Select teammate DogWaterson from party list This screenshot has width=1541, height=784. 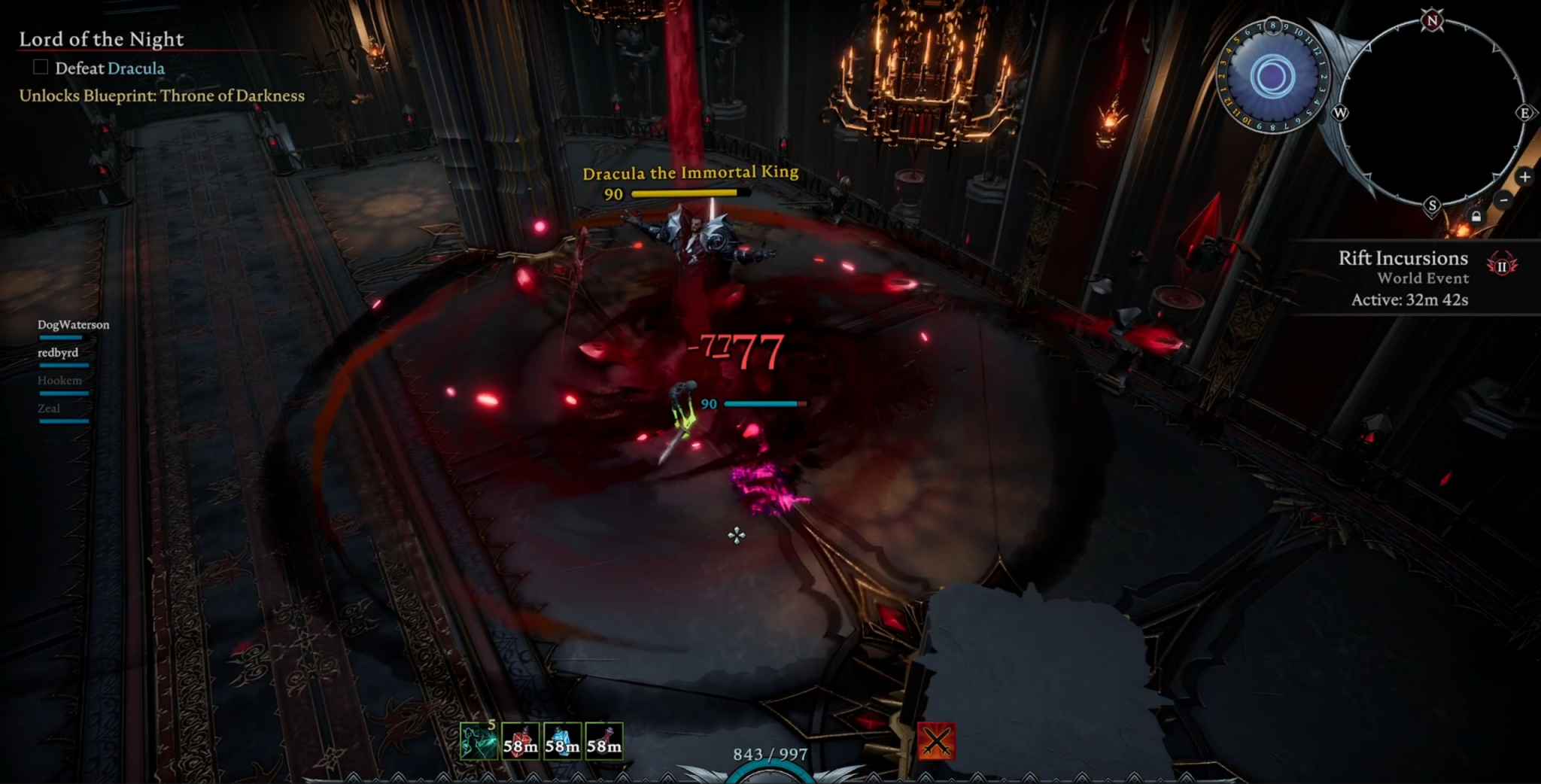pyautogui.click(x=74, y=324)
